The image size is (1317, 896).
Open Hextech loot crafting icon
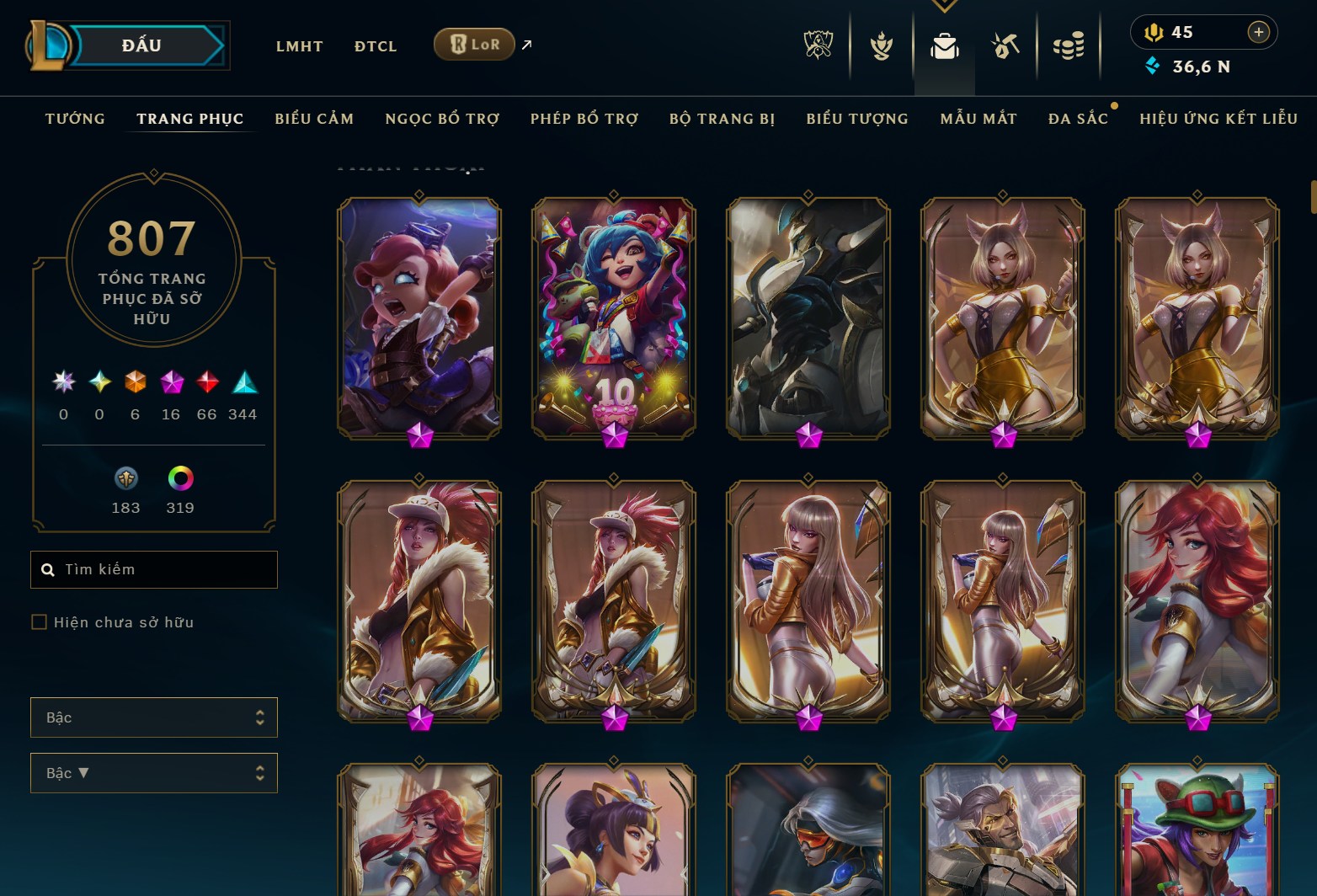pos(1005,46)
